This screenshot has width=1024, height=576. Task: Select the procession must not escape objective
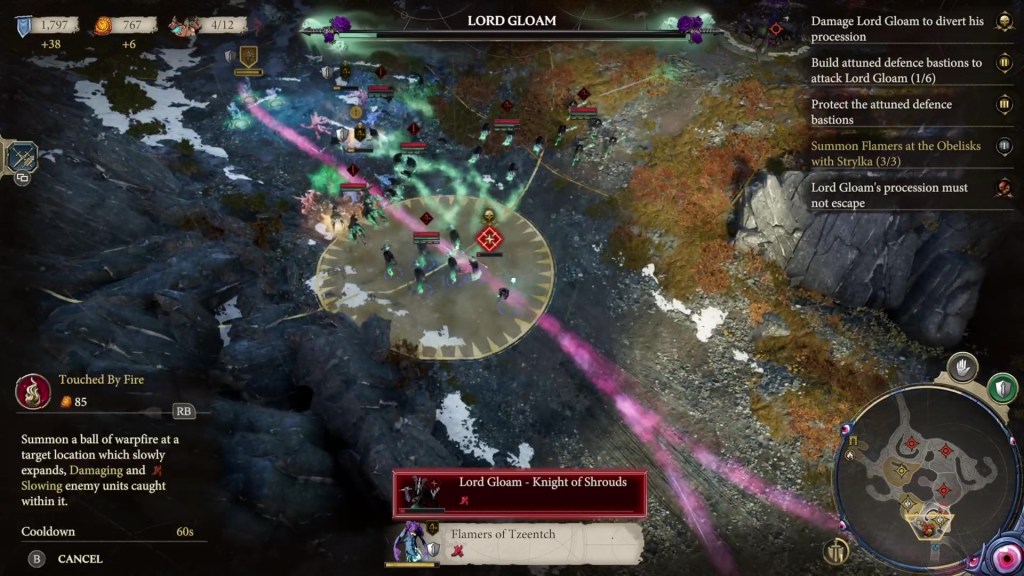(898, 195)
